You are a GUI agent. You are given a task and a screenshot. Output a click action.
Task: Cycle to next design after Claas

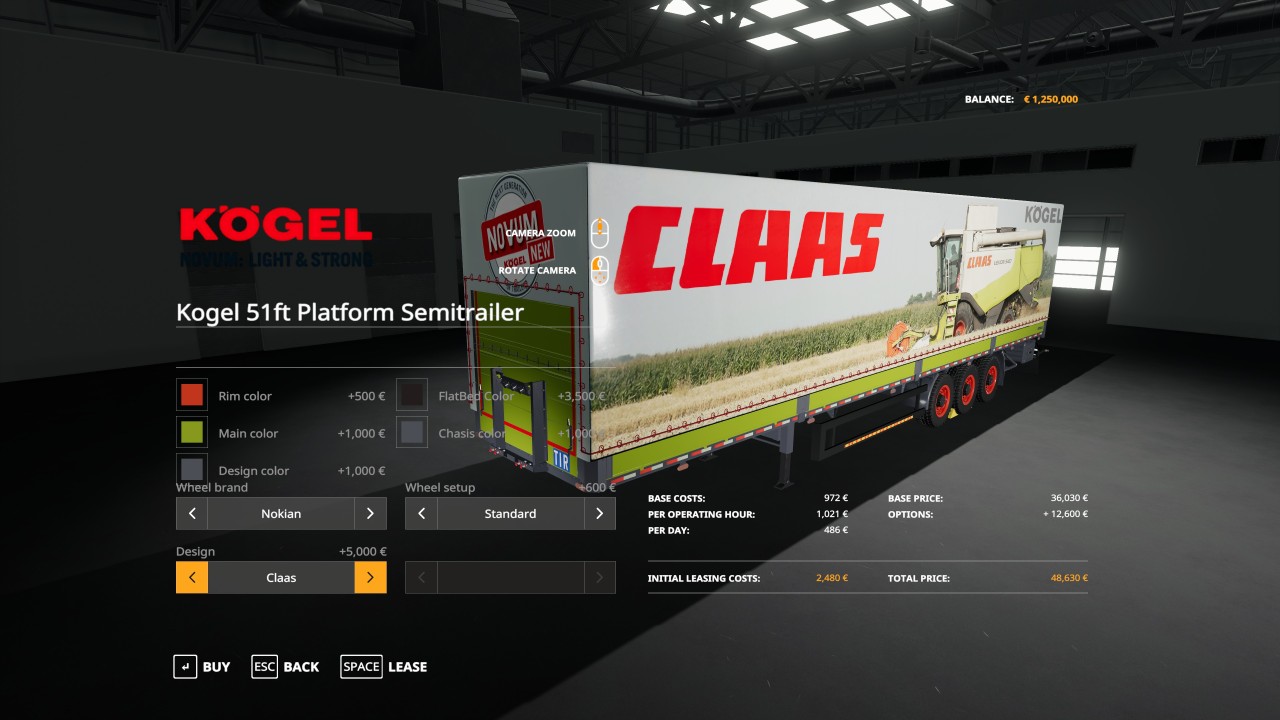click(x=370, y=578)
